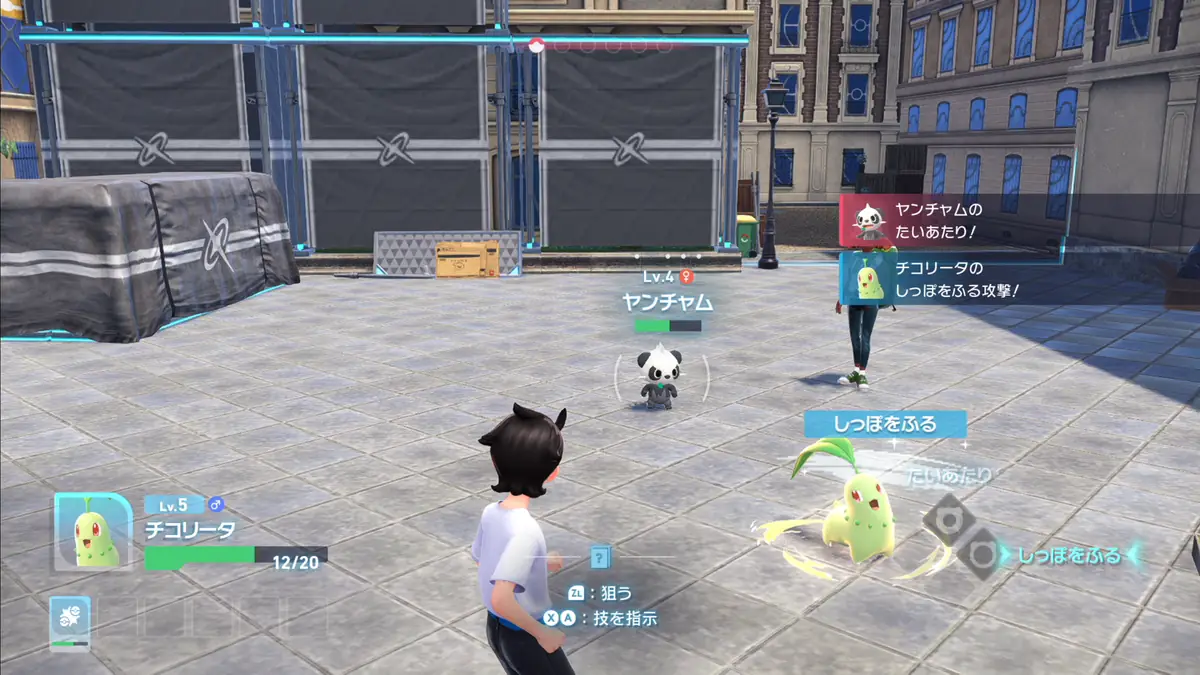Choose the faded たいあたり move label
Viewport: 1200px width, 675px height.
tap(950, 476)
